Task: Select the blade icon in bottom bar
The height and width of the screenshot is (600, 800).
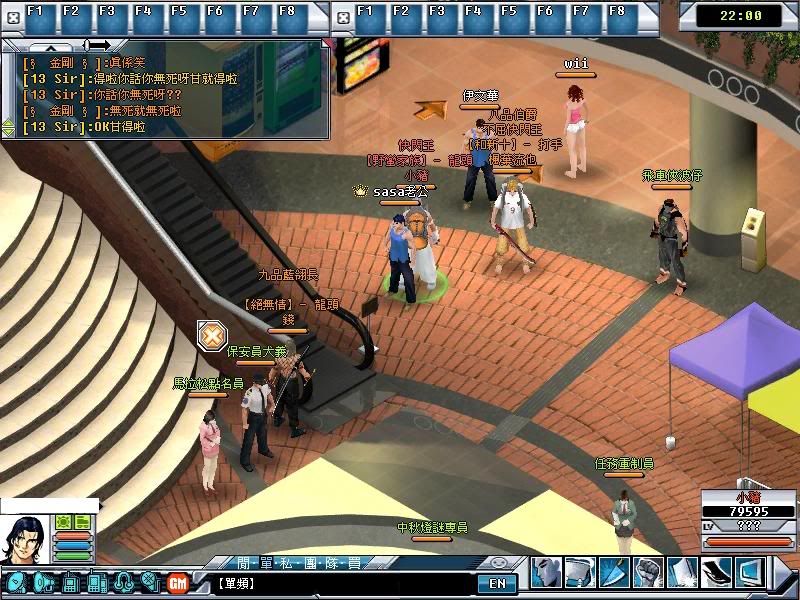Action: (614, 573)
